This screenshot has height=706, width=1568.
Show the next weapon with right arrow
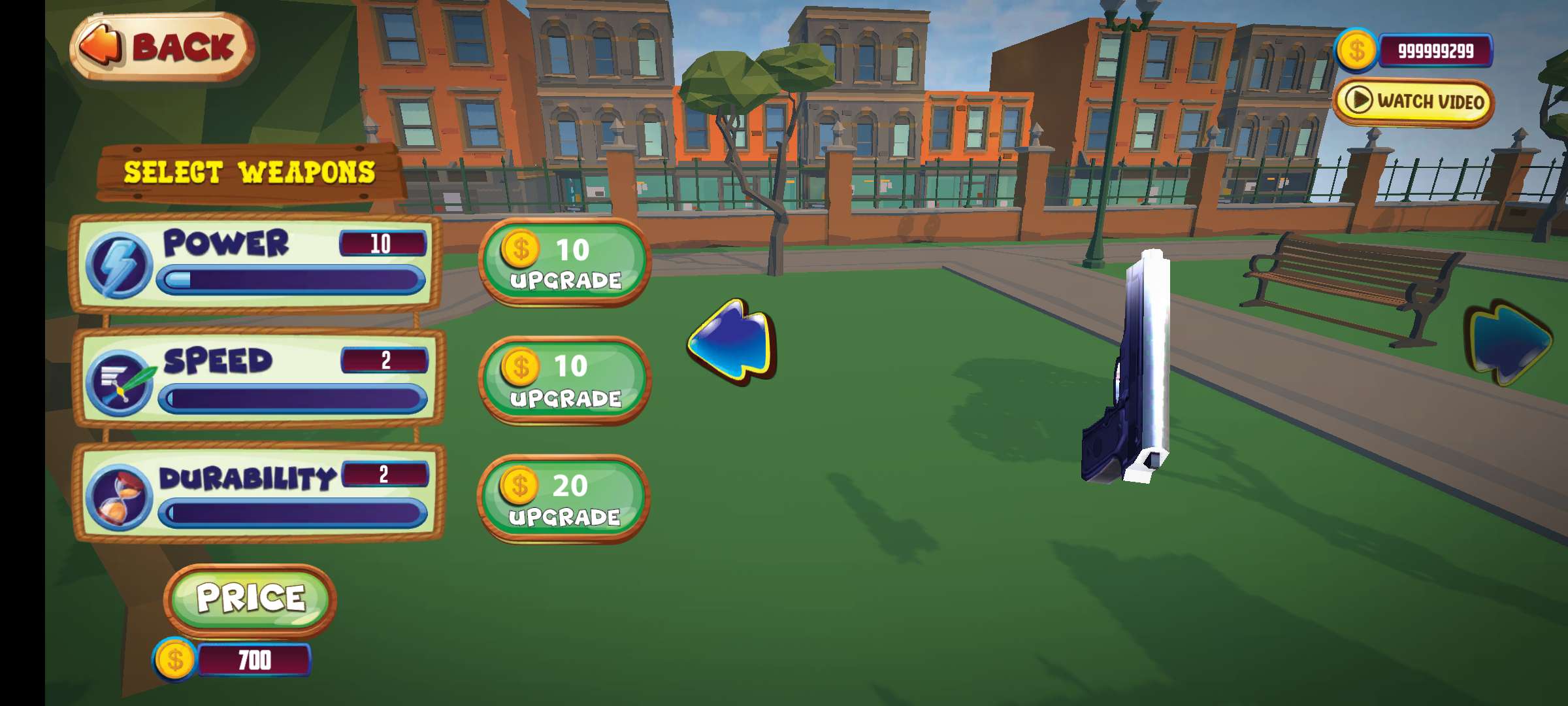point(1509,341)
